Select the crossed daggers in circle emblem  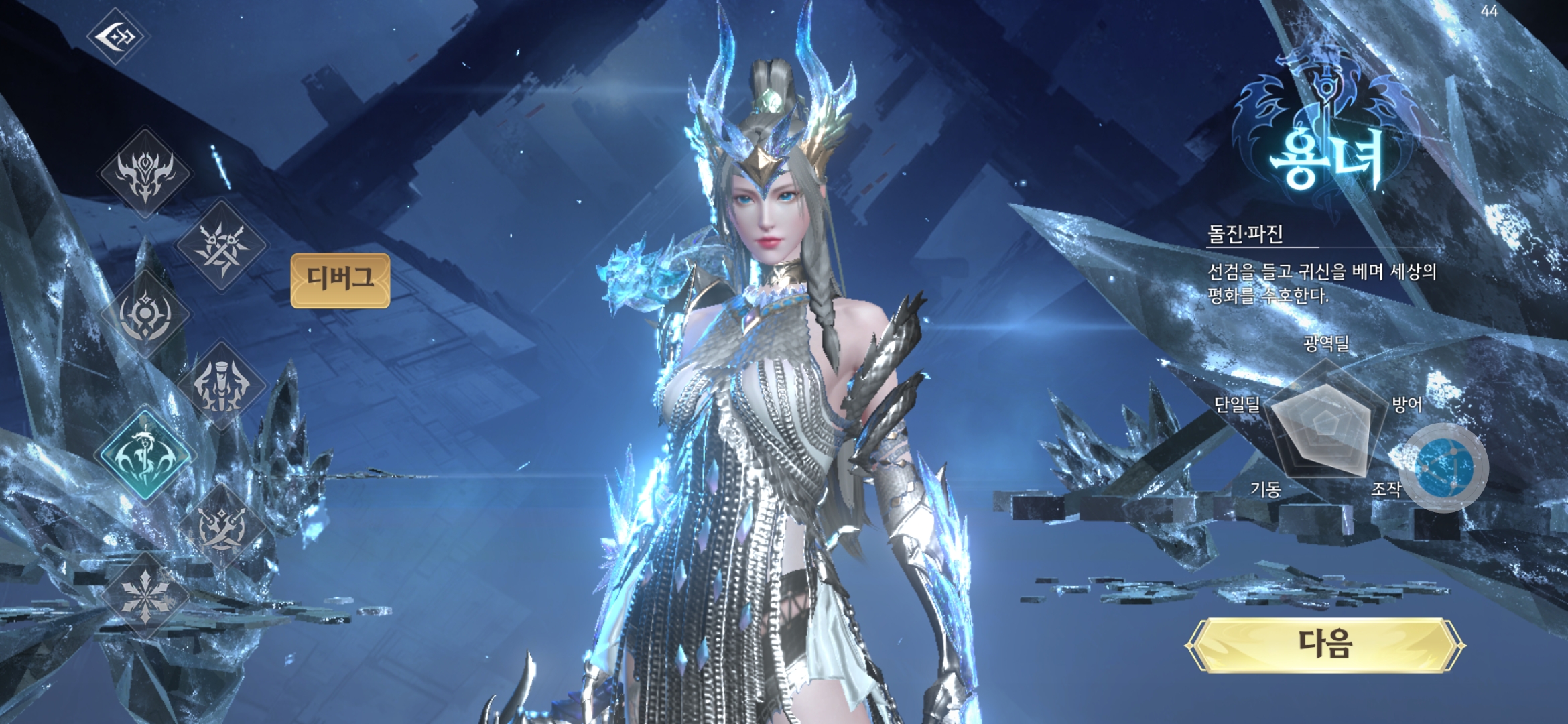[221, 527]
